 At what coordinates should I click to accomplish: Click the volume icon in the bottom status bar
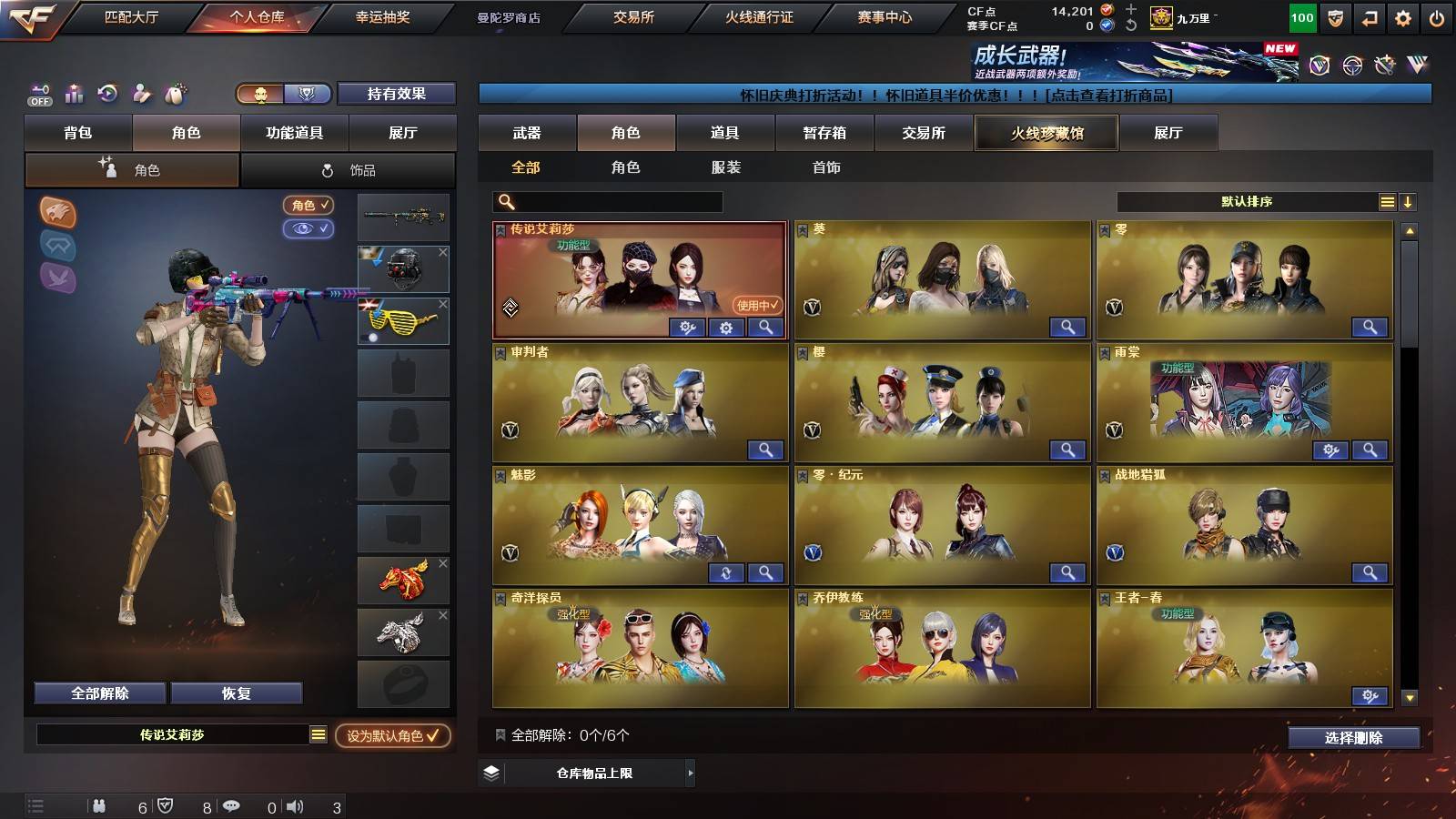click(x=293, y=805)
